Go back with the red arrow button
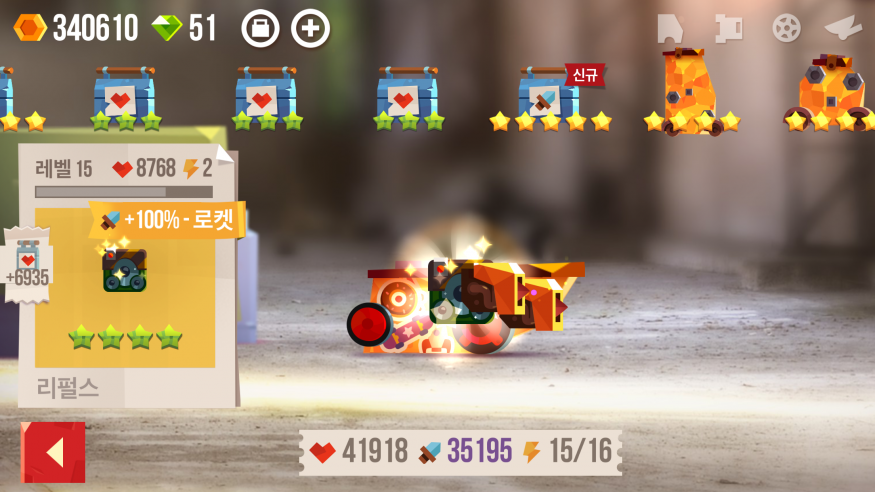This screenshot has width=875, height=492. coord(54,452)
